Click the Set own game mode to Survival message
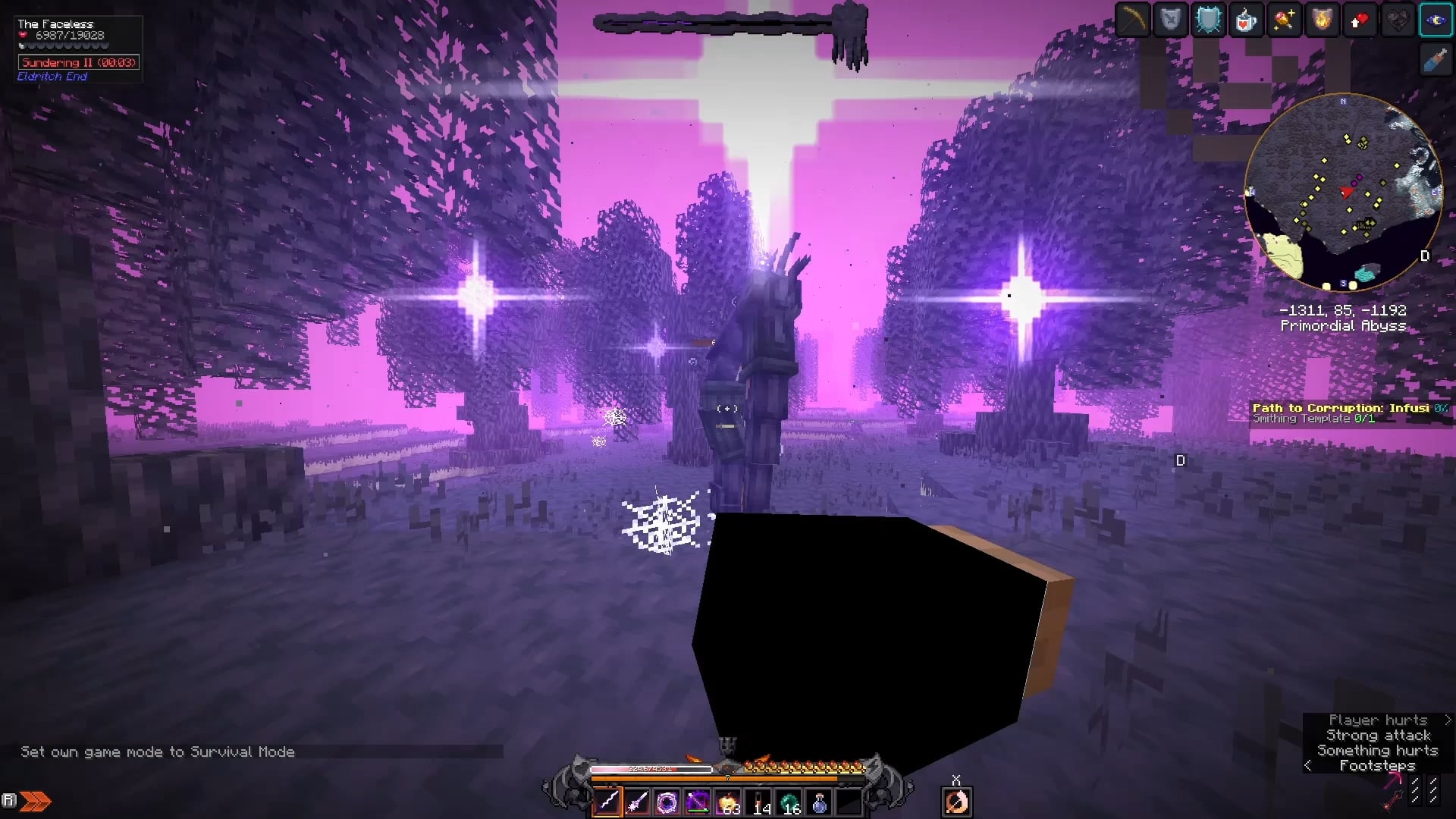 point(157,752)
